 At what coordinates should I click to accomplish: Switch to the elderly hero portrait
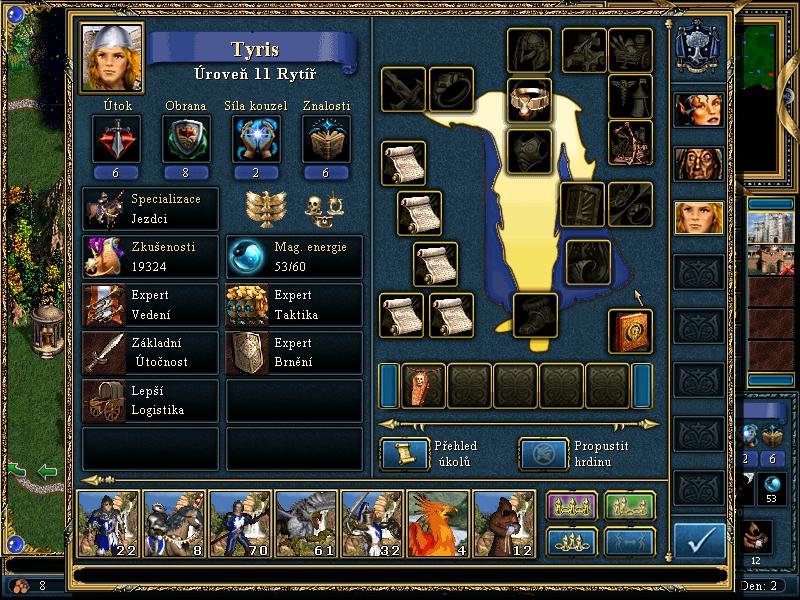coord(698,163)
